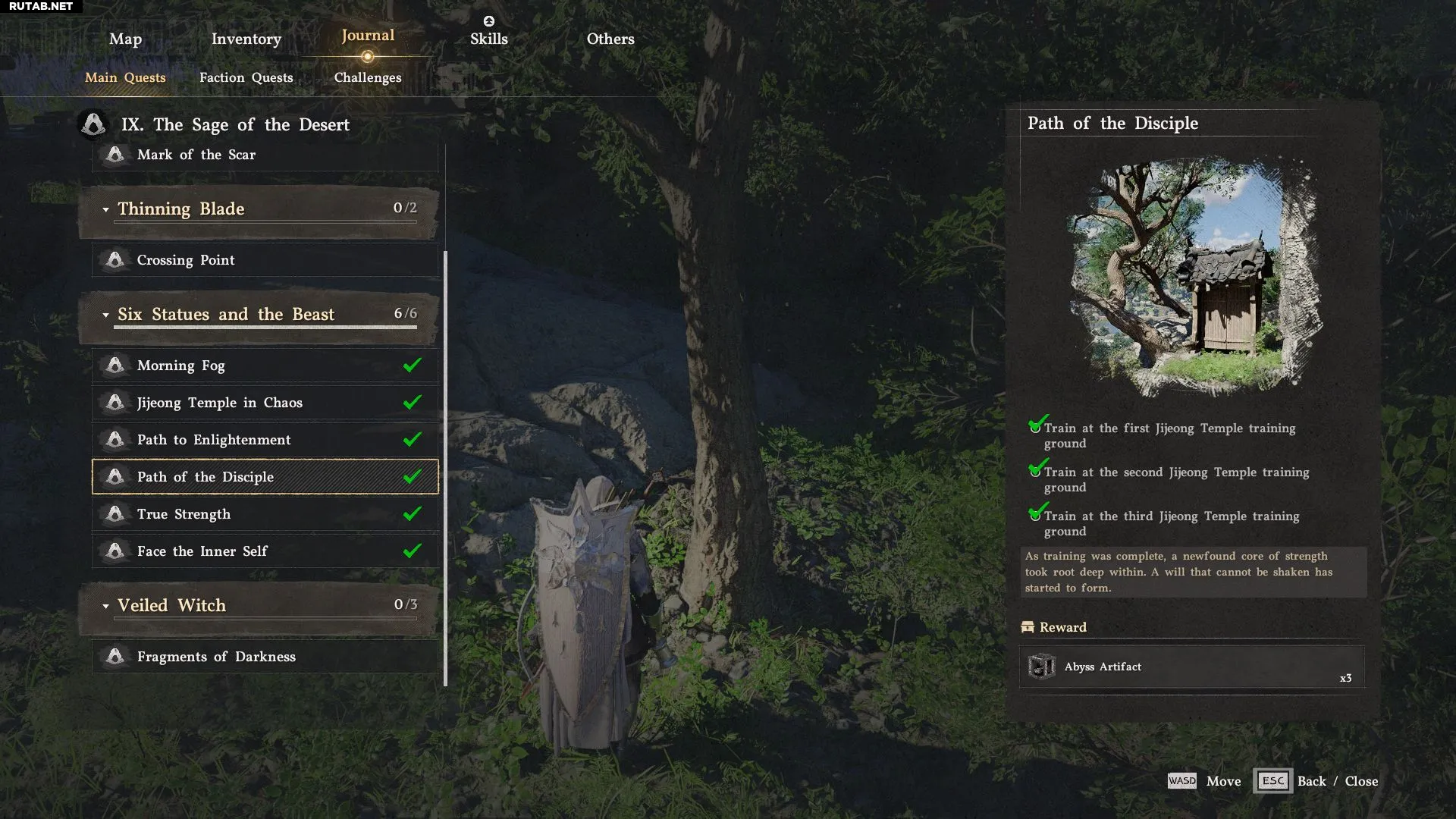Click the Path of the Disciple quest

coord(265,477)
